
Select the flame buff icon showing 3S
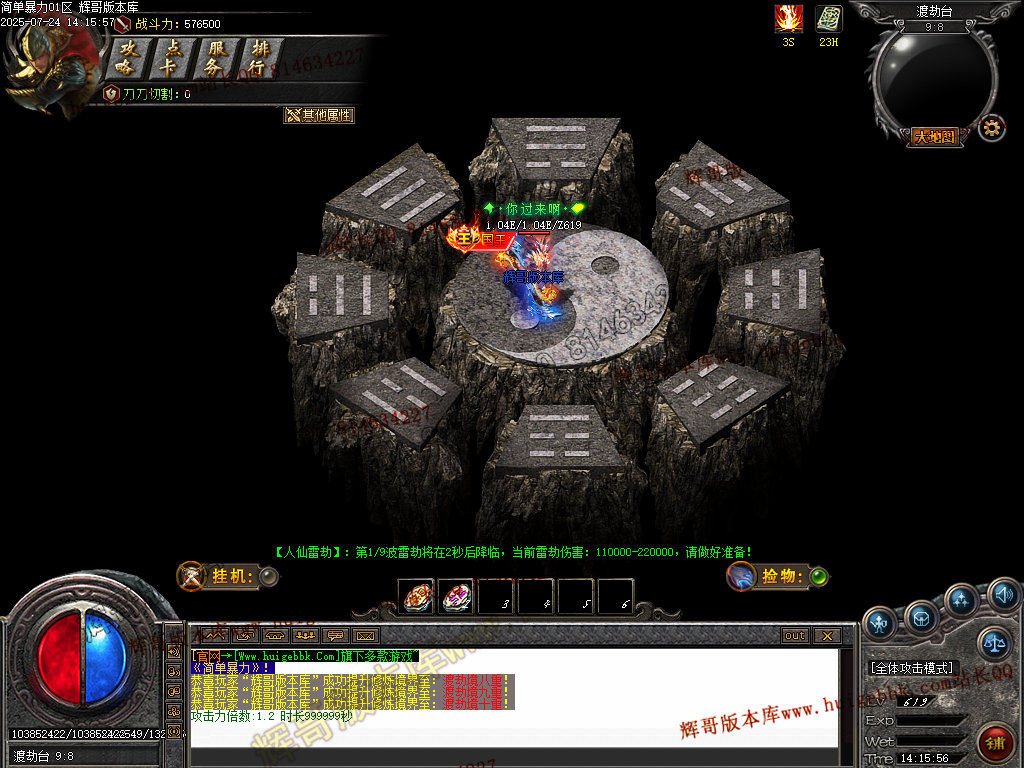788,19
